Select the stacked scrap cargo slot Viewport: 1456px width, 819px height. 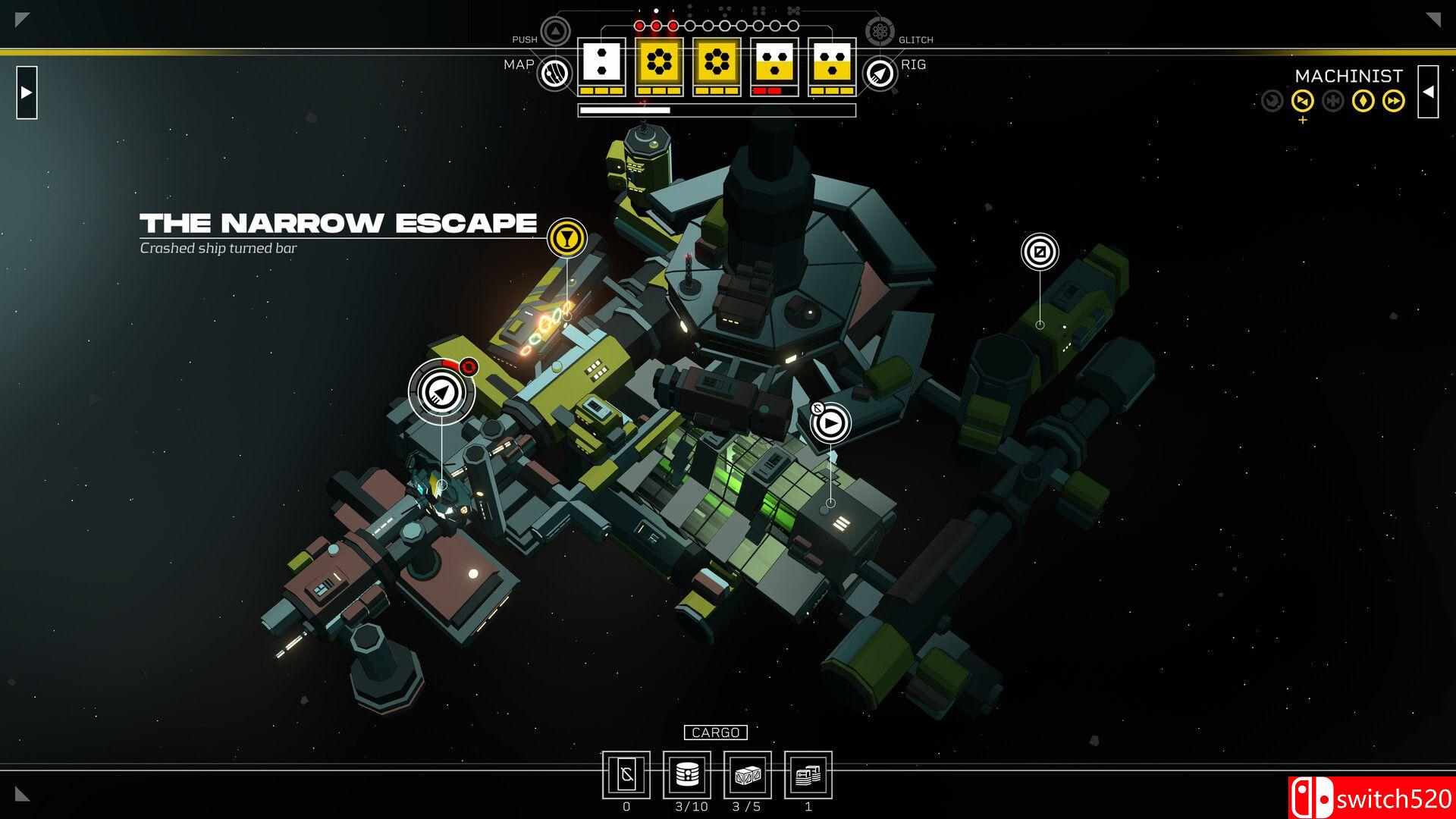coord(808,775)
